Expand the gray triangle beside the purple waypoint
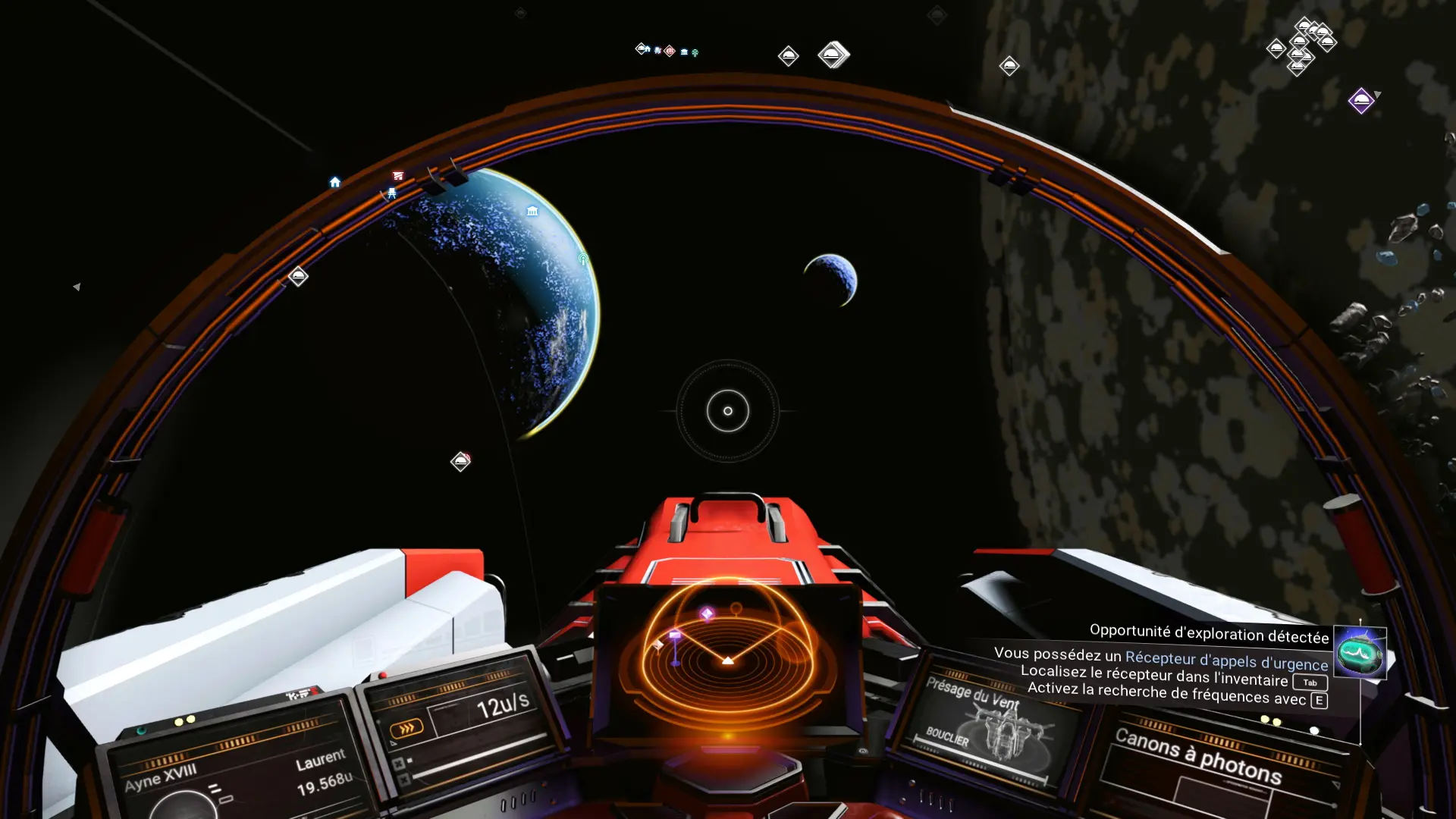This screenshot has height=819, width=1456. tap(1378, 95)
